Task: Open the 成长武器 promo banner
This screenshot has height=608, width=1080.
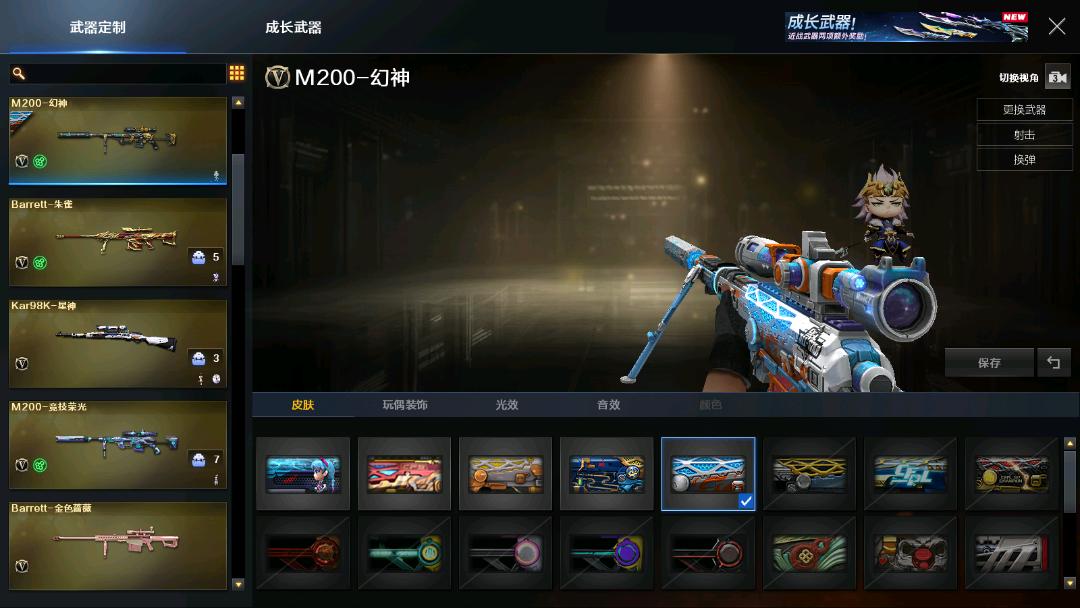Action: 906,27
